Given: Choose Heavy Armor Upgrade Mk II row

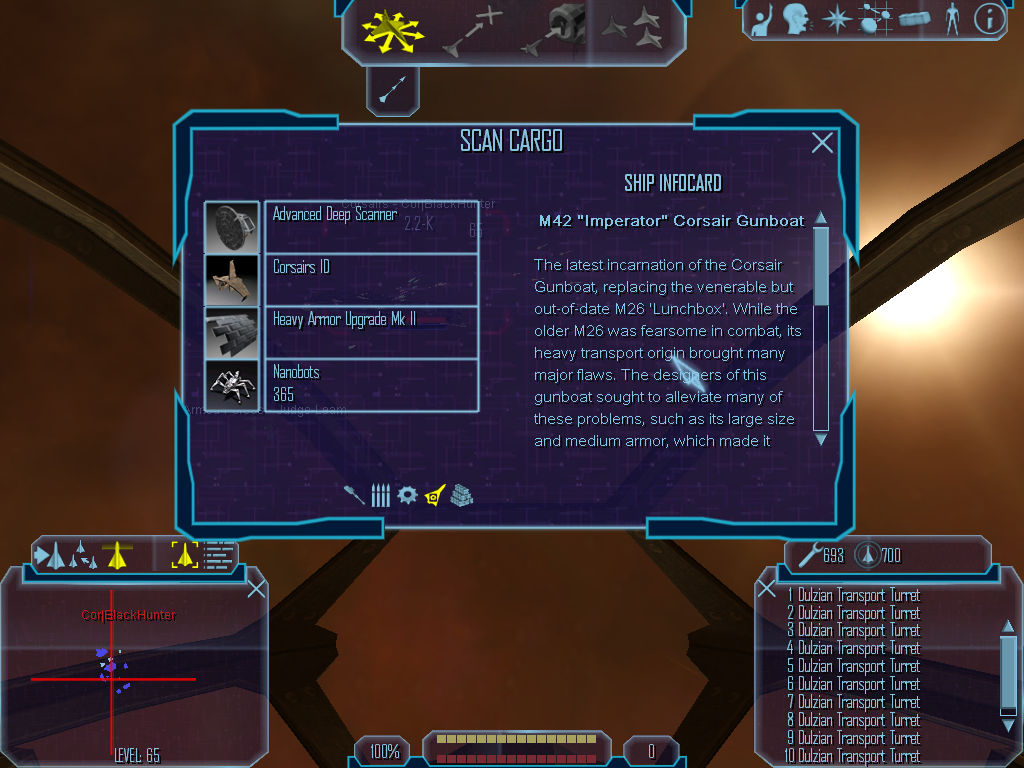Looking at the screenshot, I should click(370, 333).
